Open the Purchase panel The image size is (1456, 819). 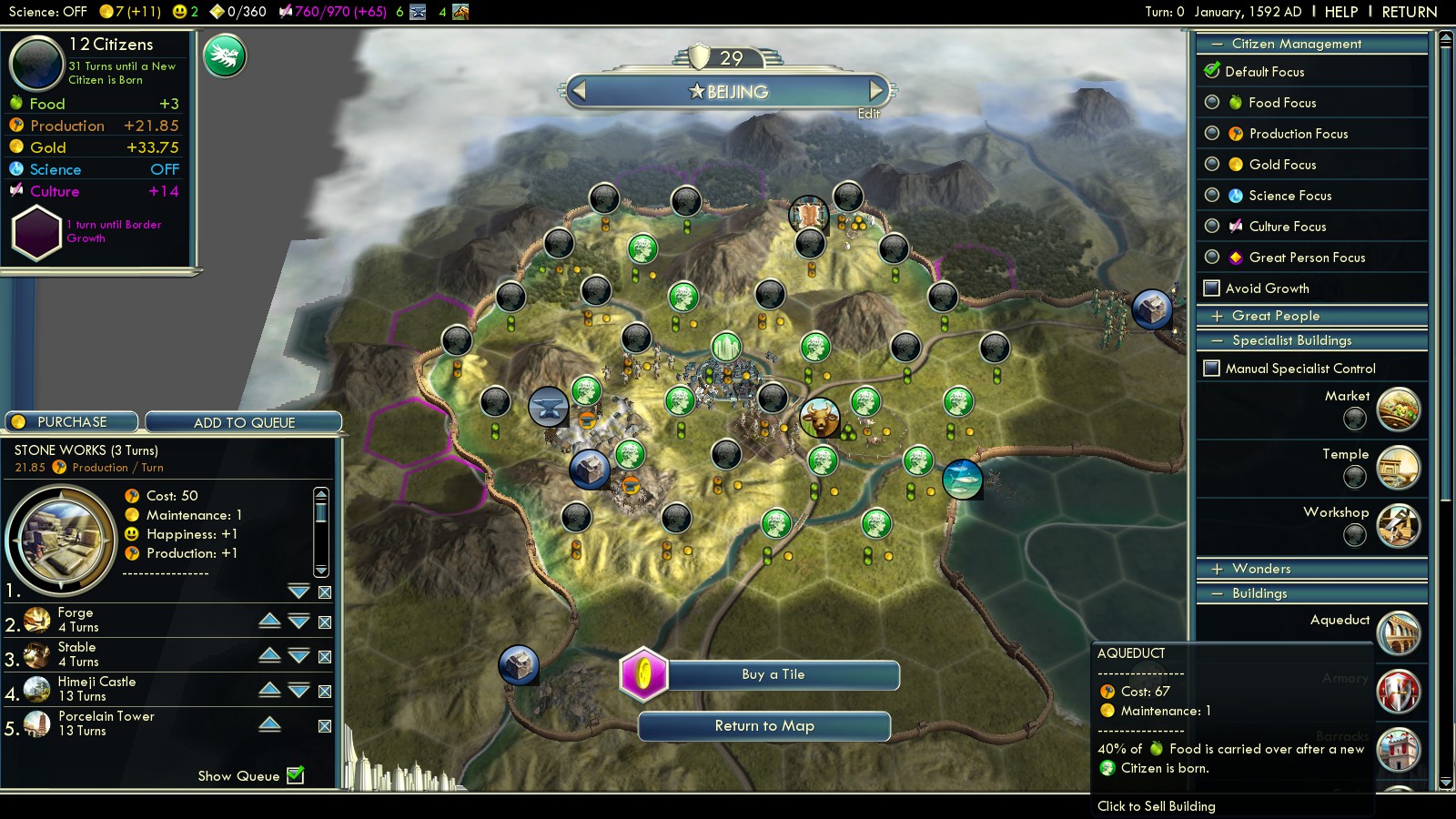point(72,422)
